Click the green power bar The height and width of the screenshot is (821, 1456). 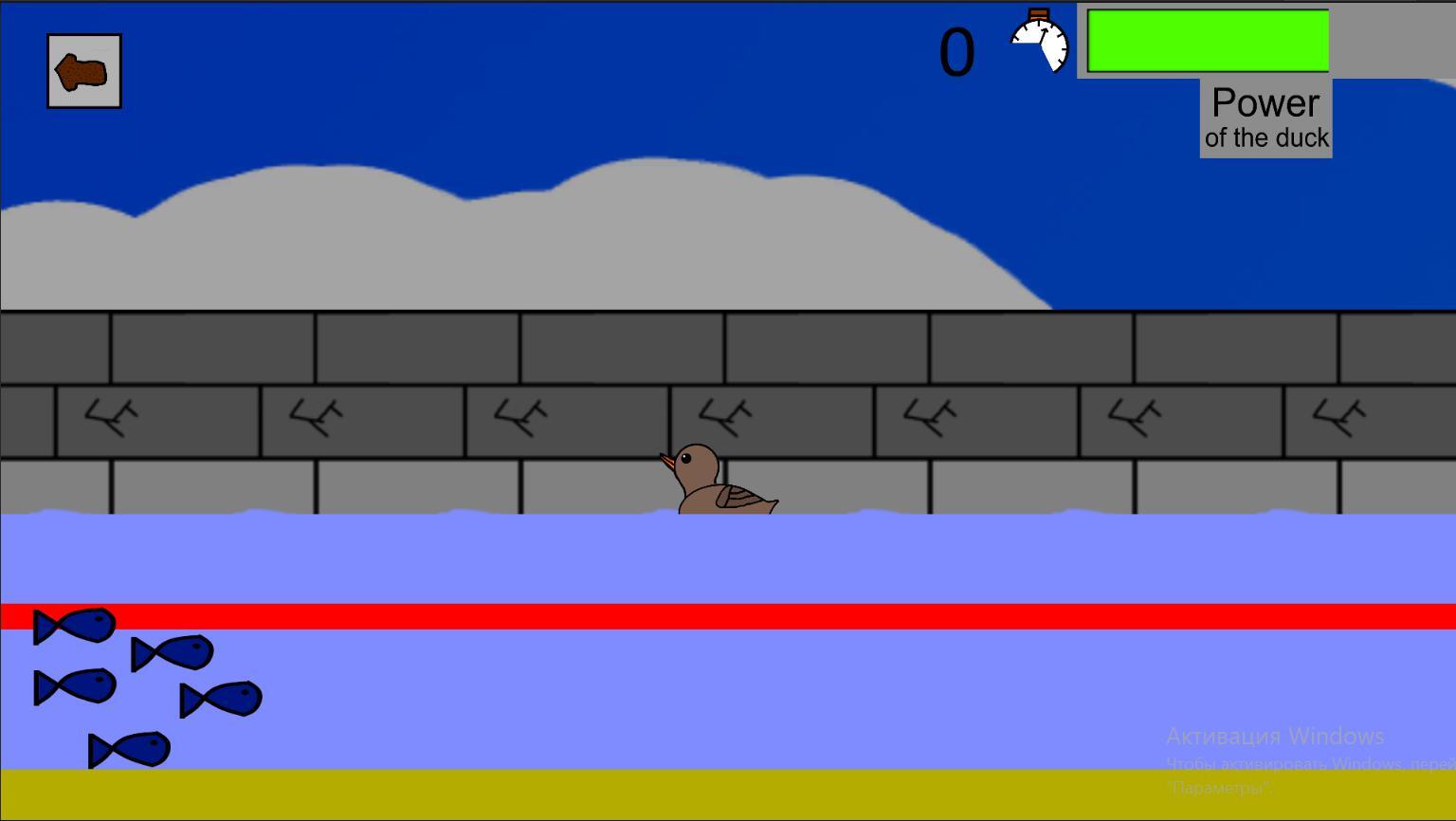(1207, 41)
